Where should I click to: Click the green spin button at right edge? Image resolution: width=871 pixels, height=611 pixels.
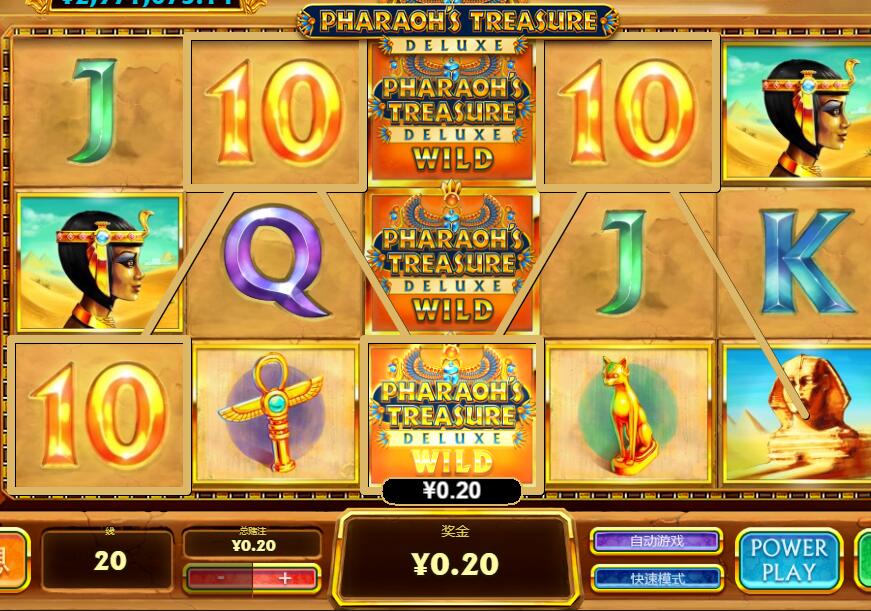(863, 560)
